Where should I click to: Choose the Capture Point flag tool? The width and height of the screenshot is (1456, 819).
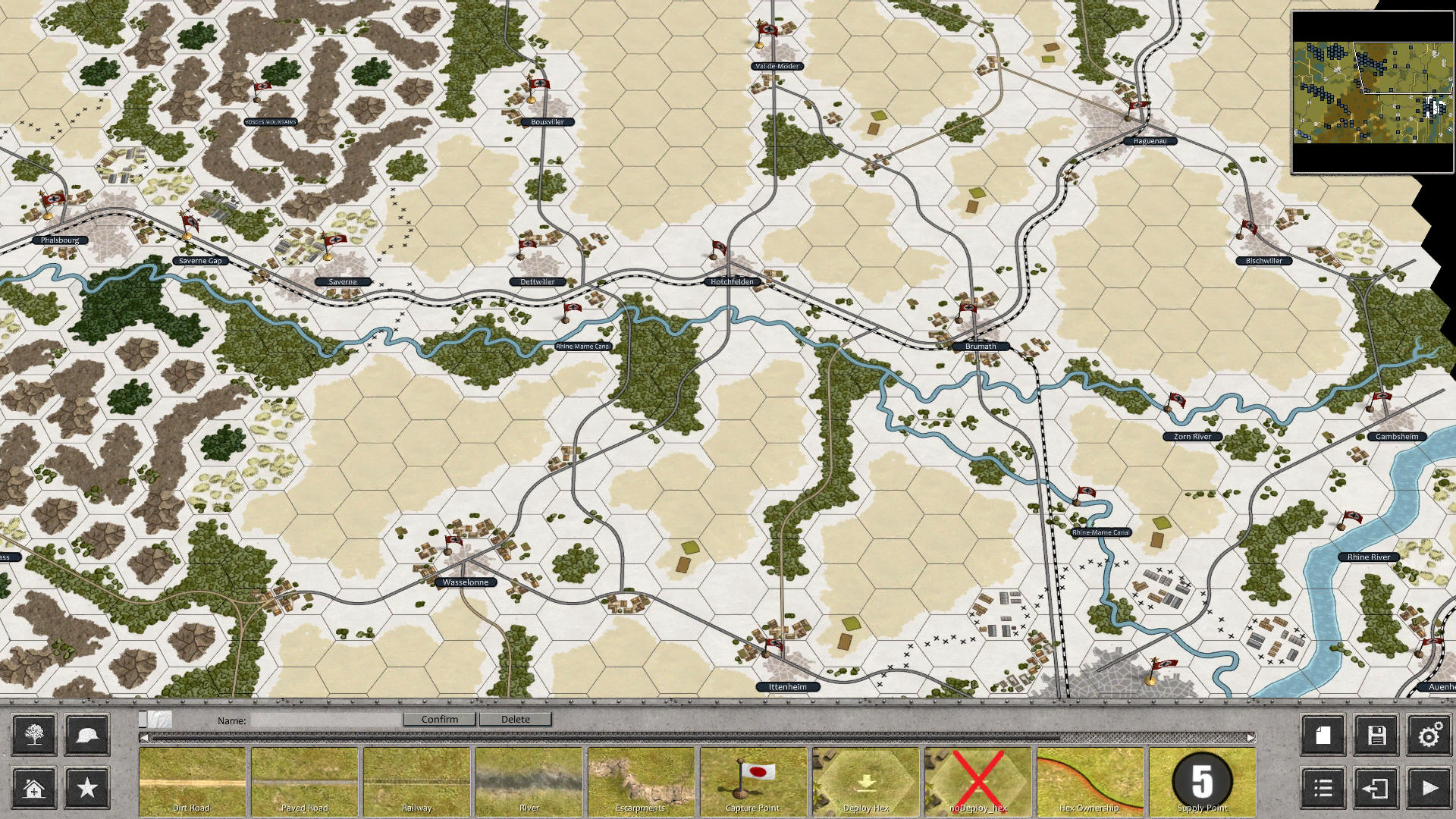(x=752, y=781)
